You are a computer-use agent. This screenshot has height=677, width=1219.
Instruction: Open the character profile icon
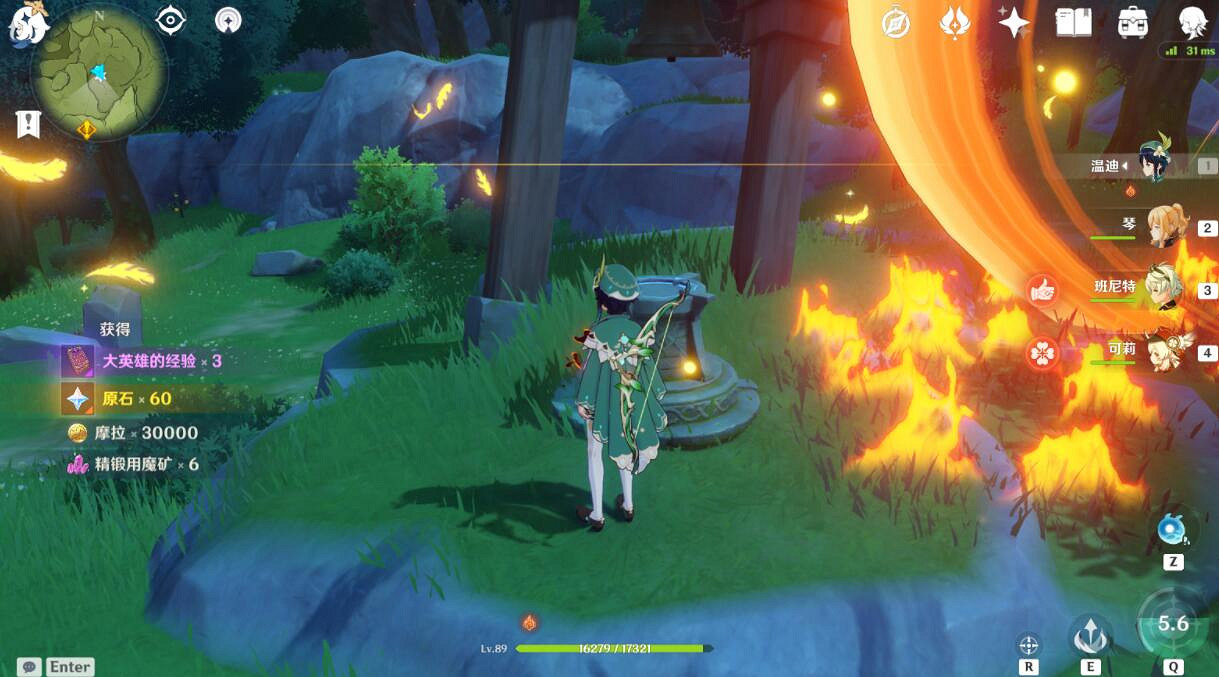[1192, 22]
